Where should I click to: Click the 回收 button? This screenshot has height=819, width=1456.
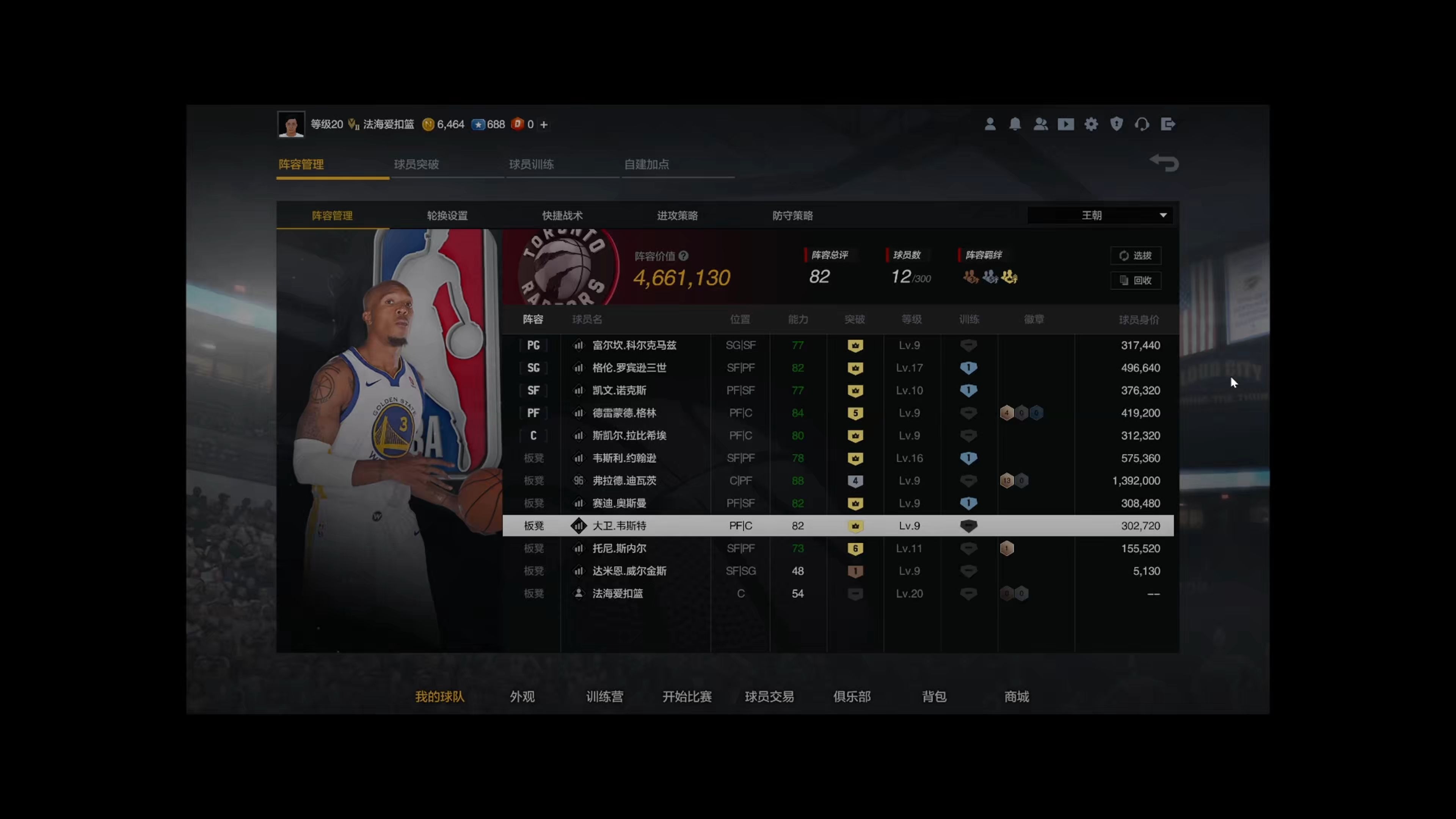[1136, 280]
